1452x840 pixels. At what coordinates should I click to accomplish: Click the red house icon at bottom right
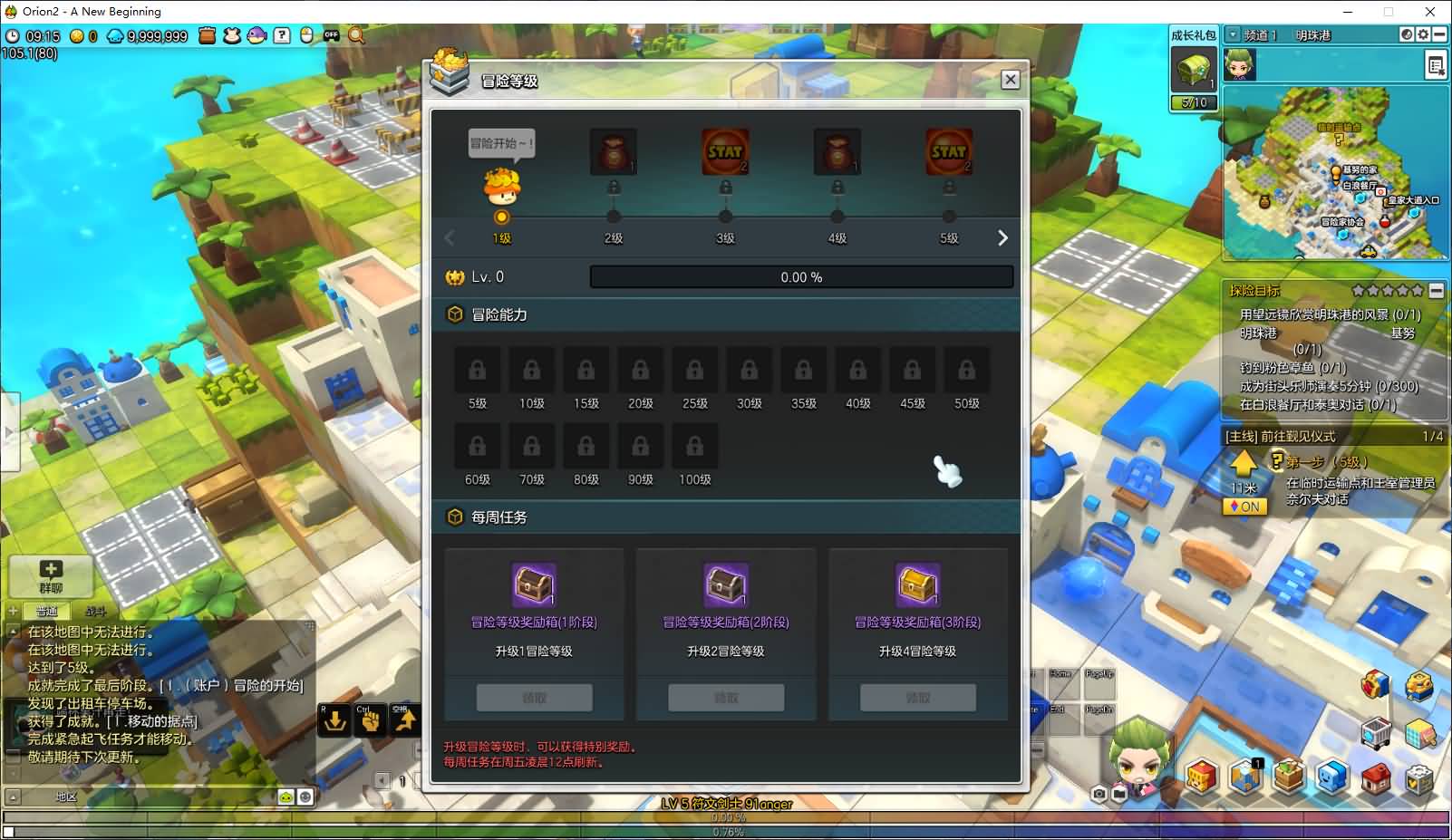[x=1375, y=777]
